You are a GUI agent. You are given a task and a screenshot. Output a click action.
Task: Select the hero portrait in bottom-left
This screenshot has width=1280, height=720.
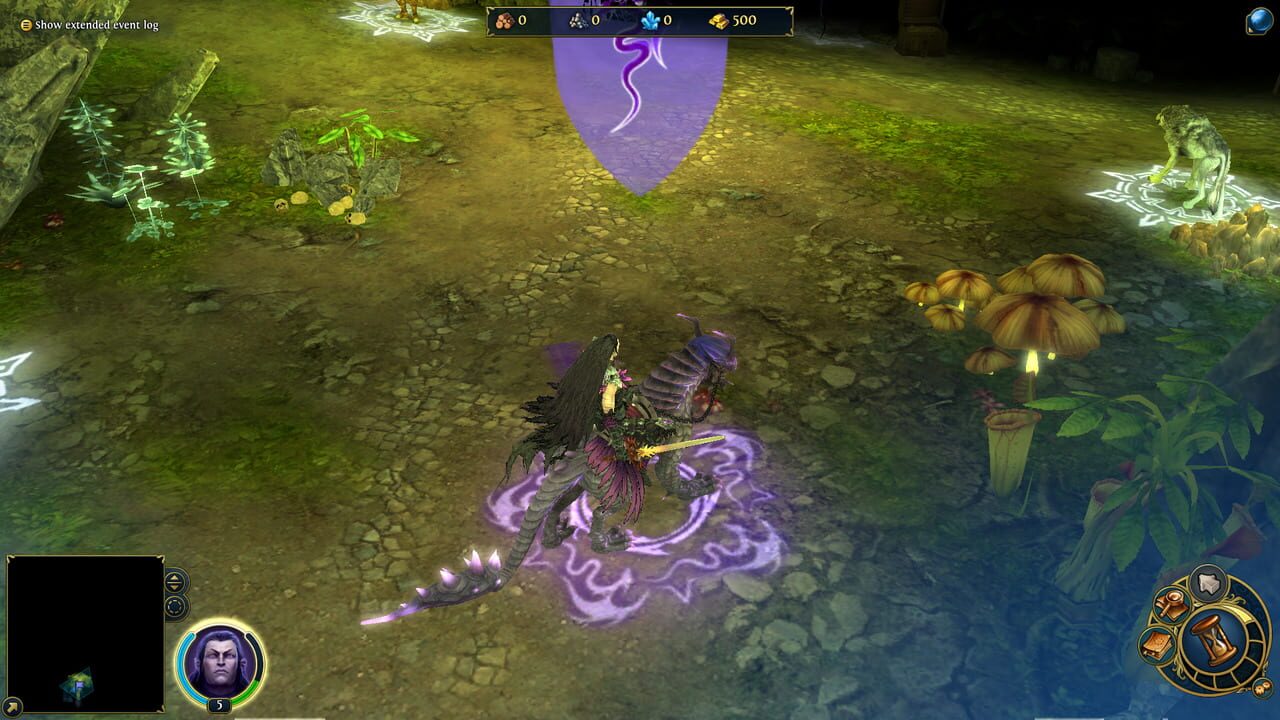click(x=220, y=662)
